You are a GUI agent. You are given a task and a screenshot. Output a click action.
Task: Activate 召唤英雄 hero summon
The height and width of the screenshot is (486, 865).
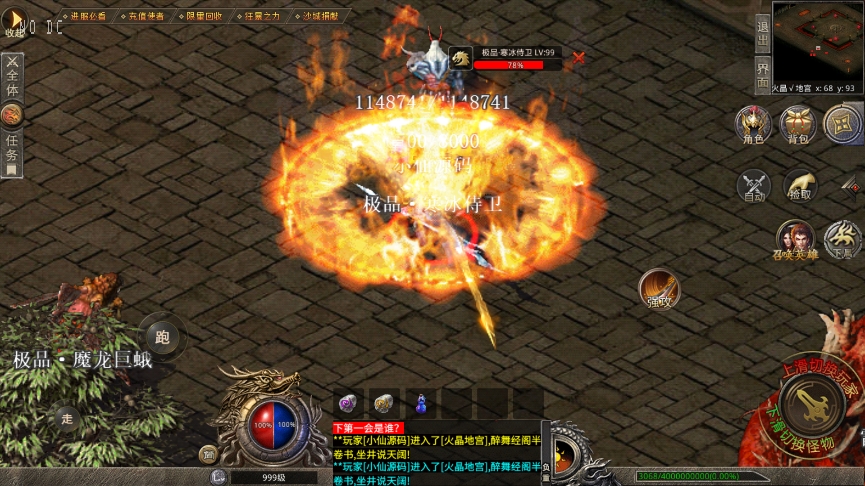(x=796, y=240)
